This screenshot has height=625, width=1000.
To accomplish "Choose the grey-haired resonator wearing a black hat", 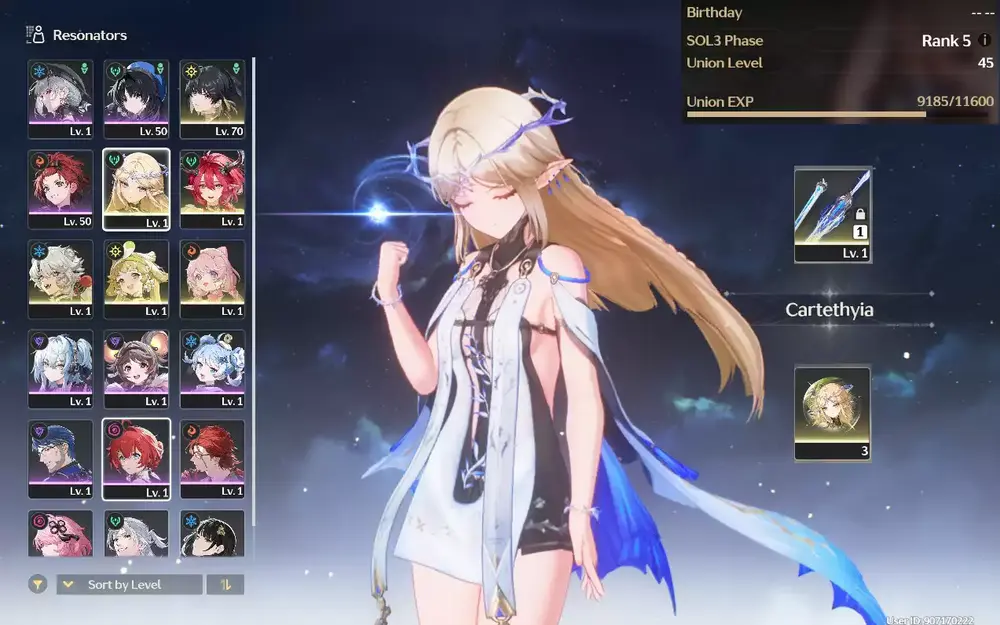I will click(x=60, y=98).
